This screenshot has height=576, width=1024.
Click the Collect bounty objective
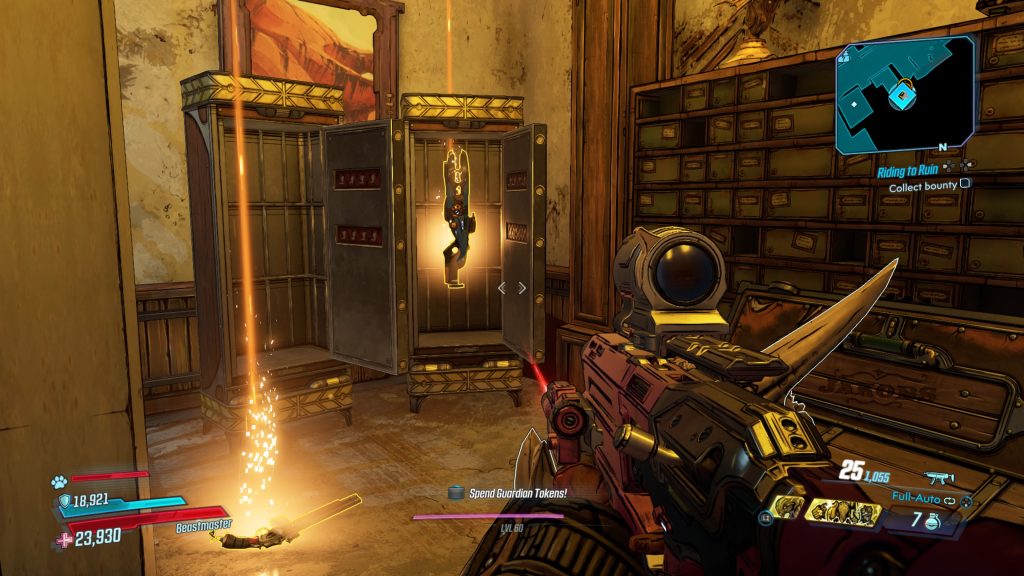tap(922, 184)
